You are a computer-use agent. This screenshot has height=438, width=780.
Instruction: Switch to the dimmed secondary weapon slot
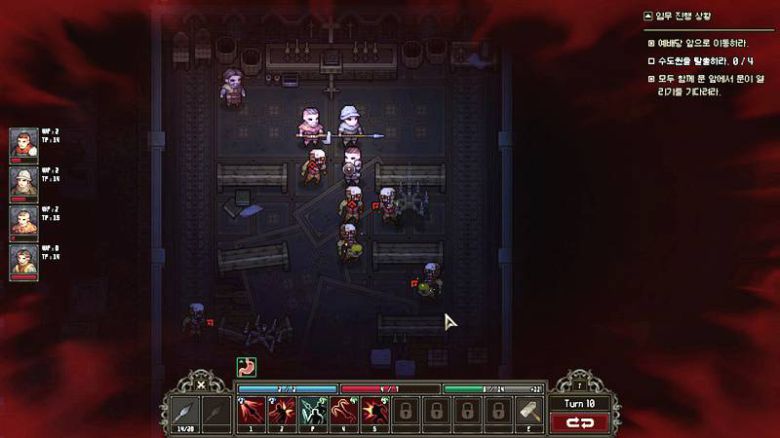(x=215, y=410)
